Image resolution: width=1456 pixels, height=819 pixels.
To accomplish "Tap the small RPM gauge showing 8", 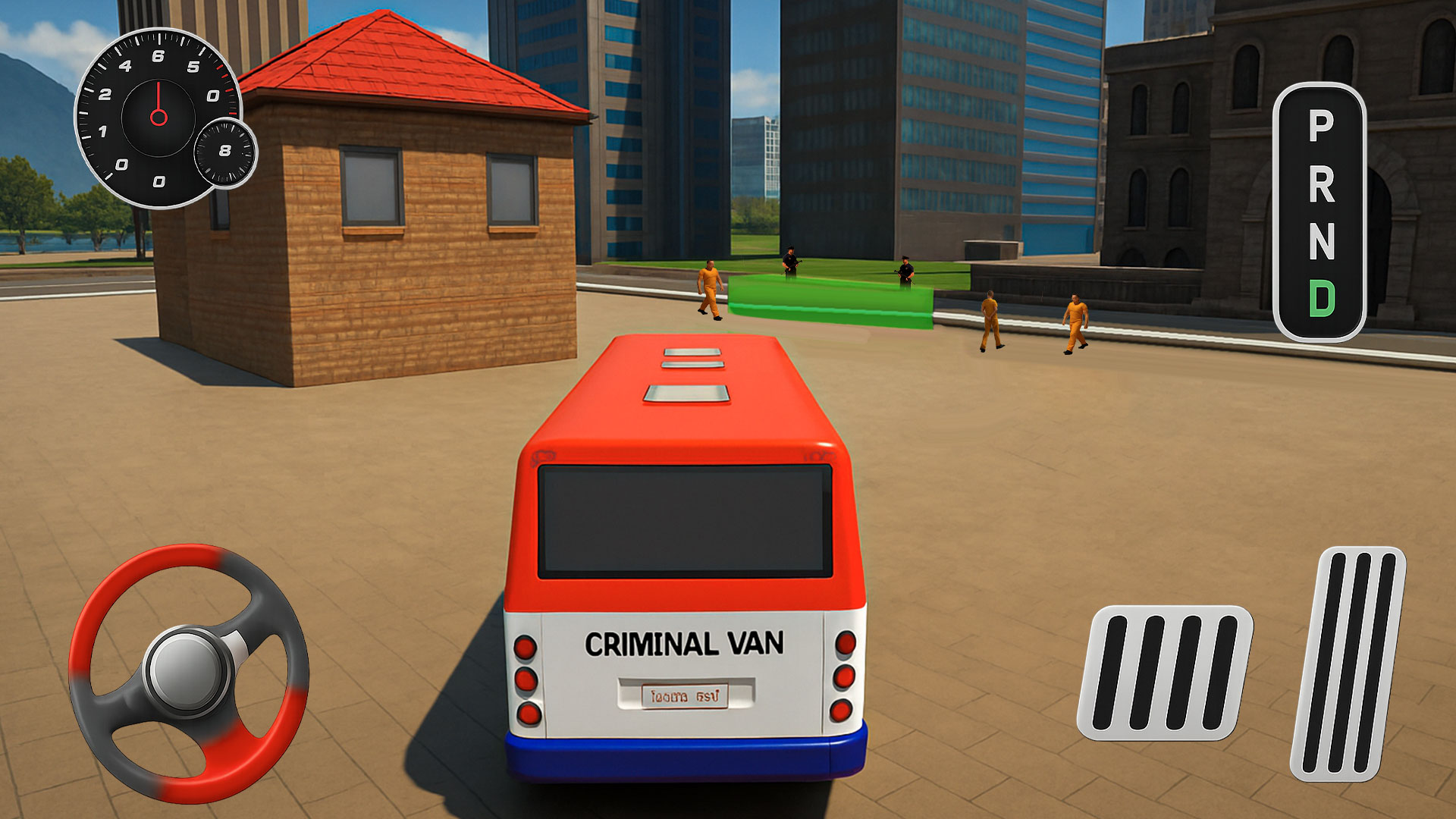I will point(225,152).
